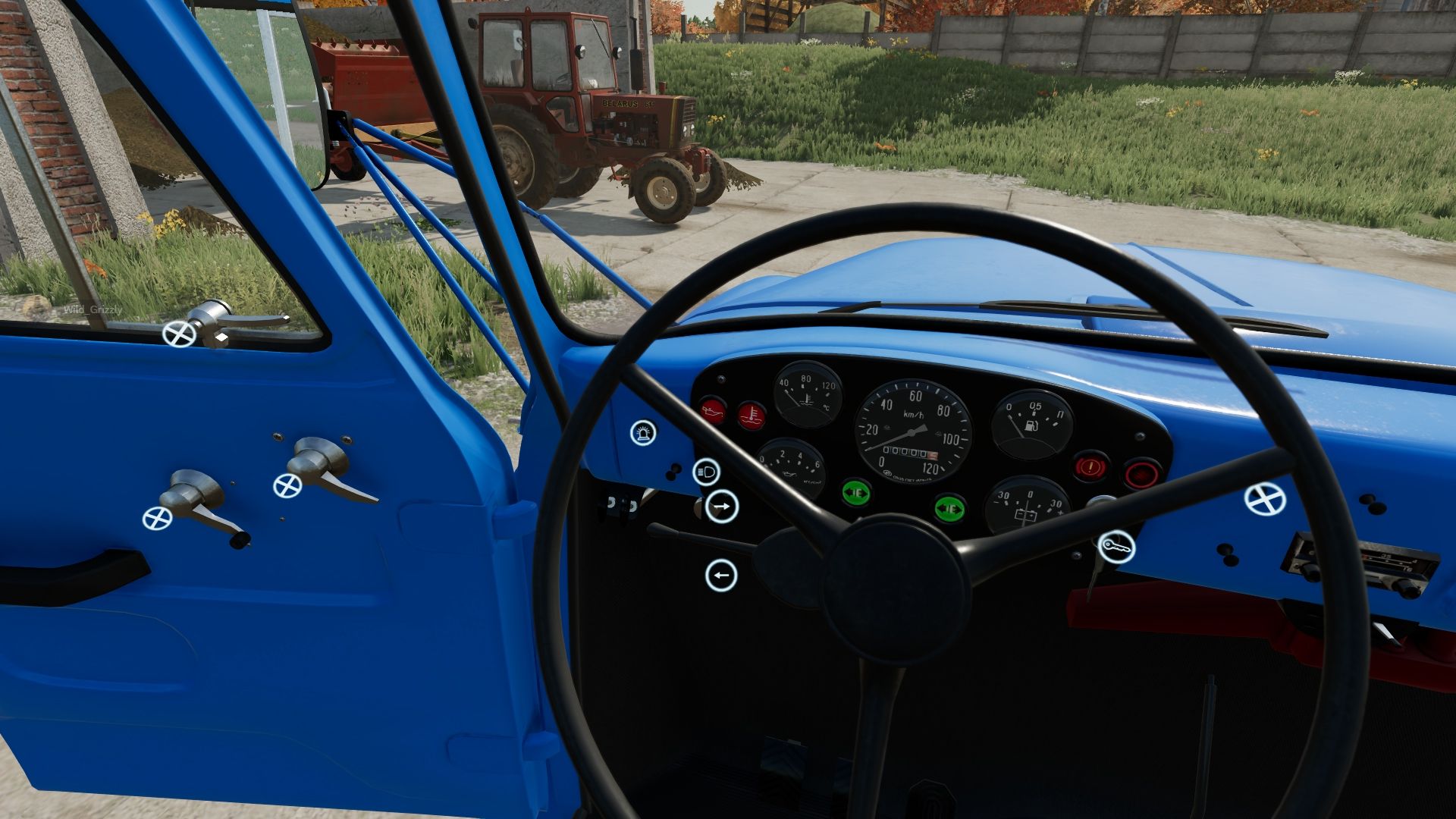The width and height of the screenshot is (1456, 819).
Task: Click the cross marker on the knobbed door handle
Action: click(x=157, y=519)
